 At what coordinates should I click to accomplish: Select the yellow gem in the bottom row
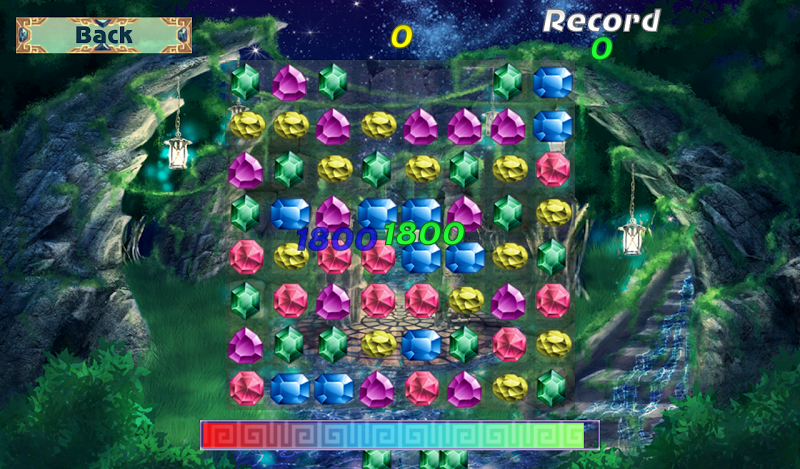(509, 387)
